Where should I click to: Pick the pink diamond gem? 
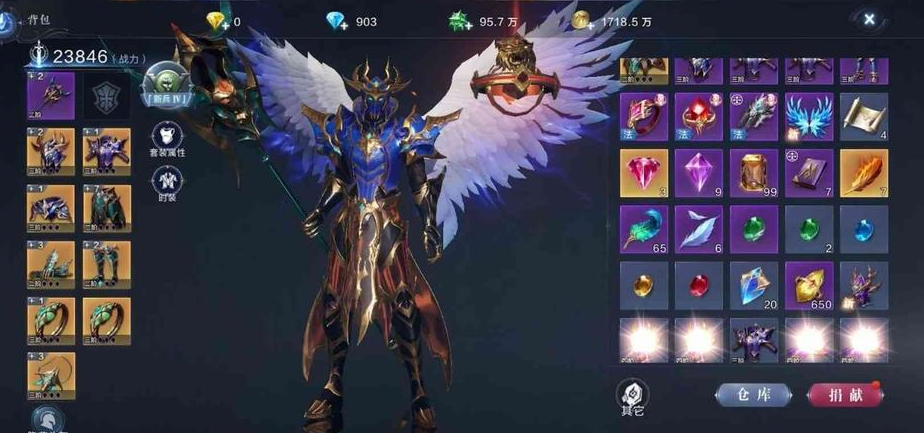[643, 173]
